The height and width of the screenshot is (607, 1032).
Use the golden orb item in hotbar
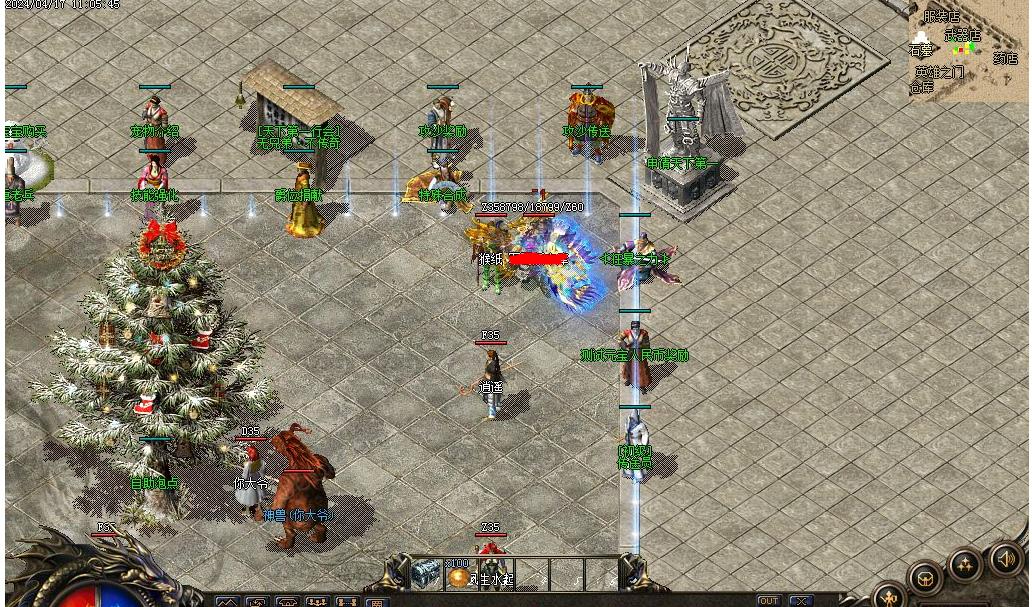click(x=459, y=576)
